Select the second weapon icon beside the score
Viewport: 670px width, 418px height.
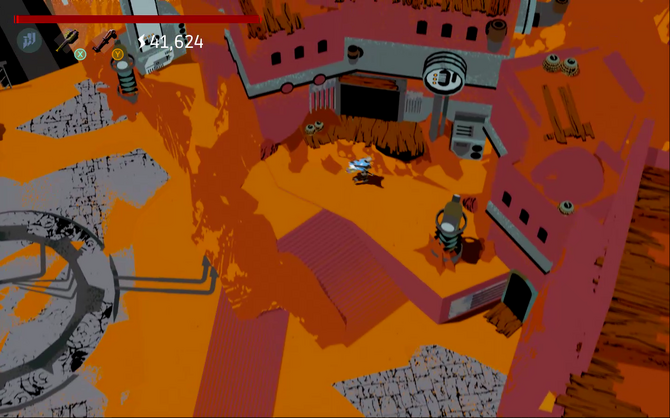pos(104,41)
